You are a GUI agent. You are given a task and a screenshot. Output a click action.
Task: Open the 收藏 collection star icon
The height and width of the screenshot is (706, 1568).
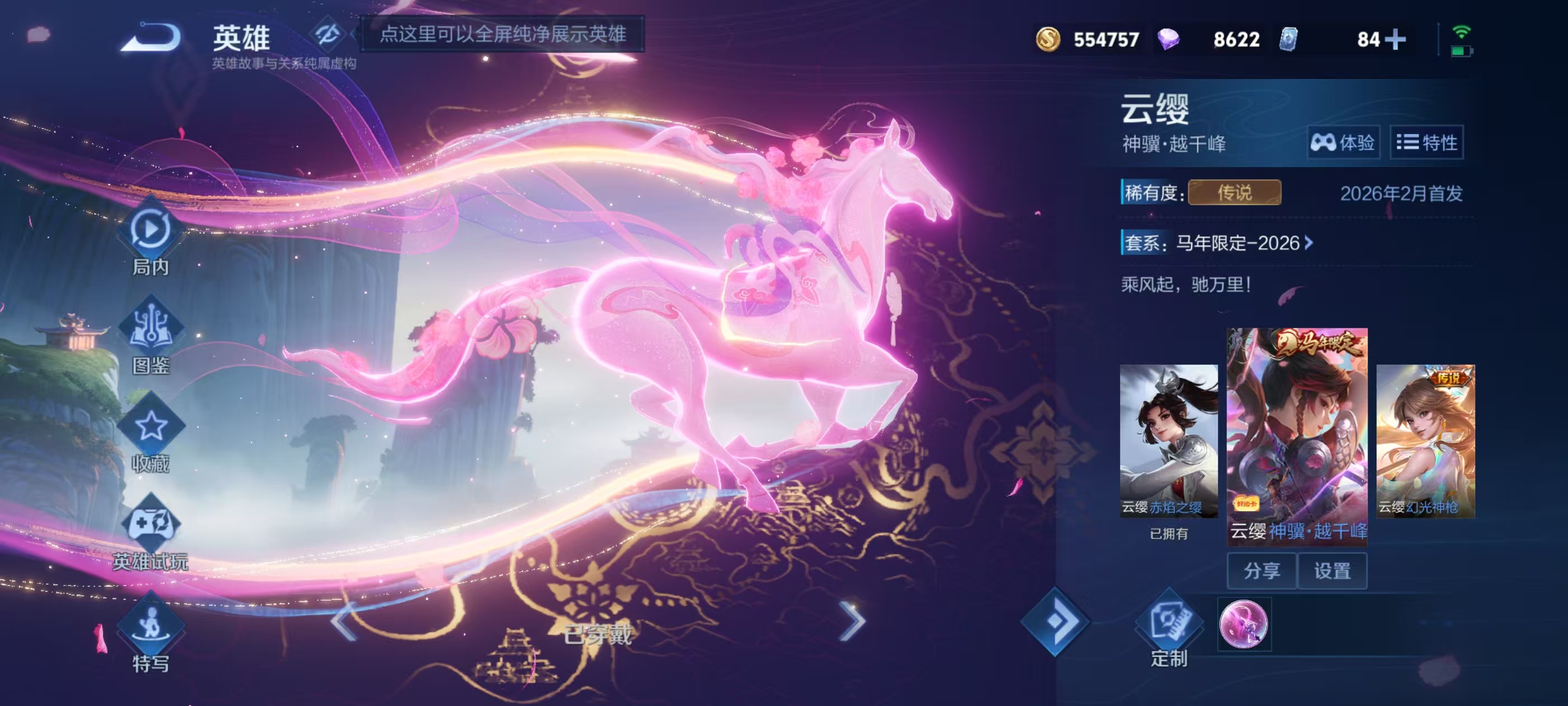pos(150,426)
